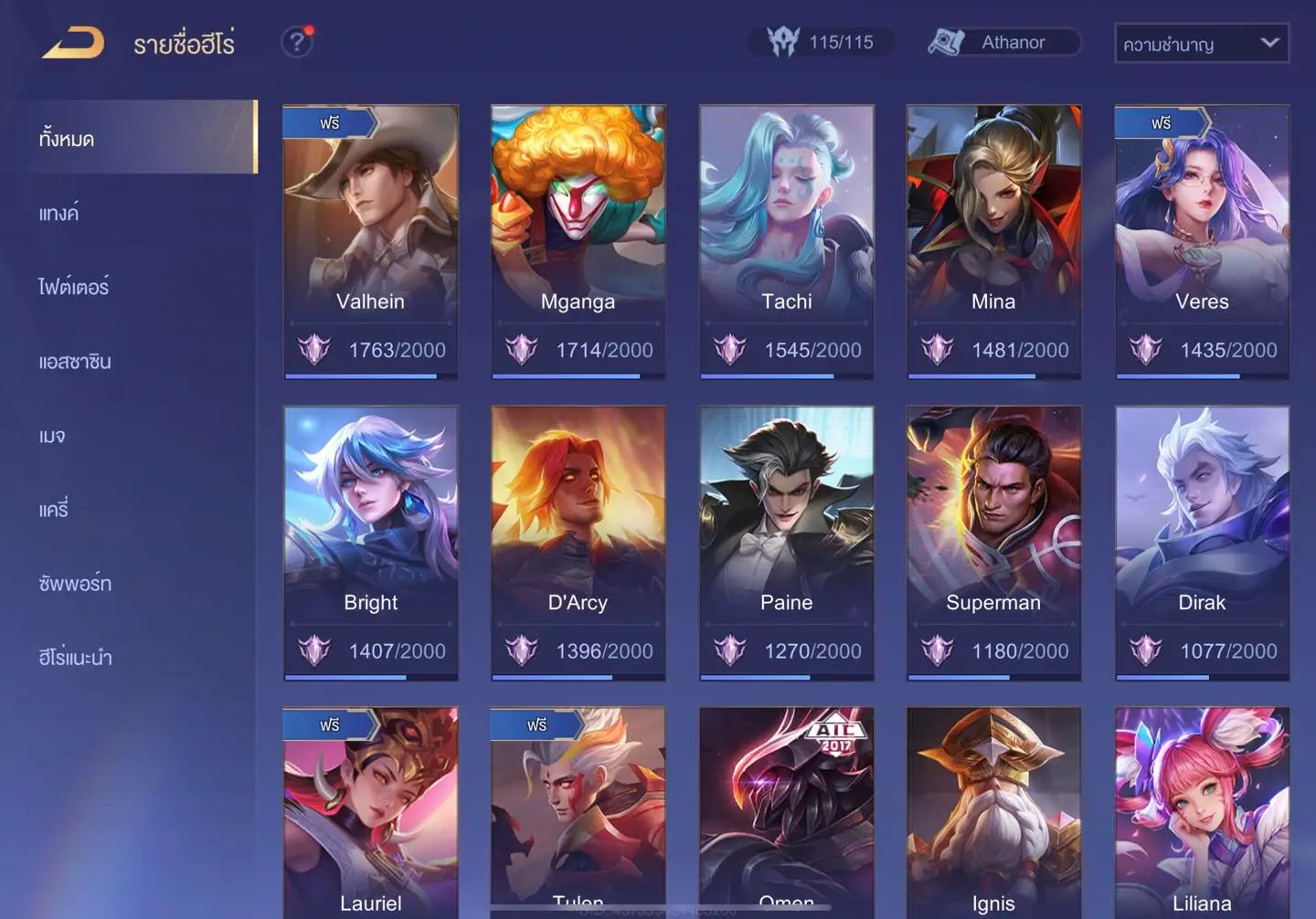Open the ซัพพอร์ท hero list
Image resolution: width=1316 pixels, height=919 pixels.
75,584
